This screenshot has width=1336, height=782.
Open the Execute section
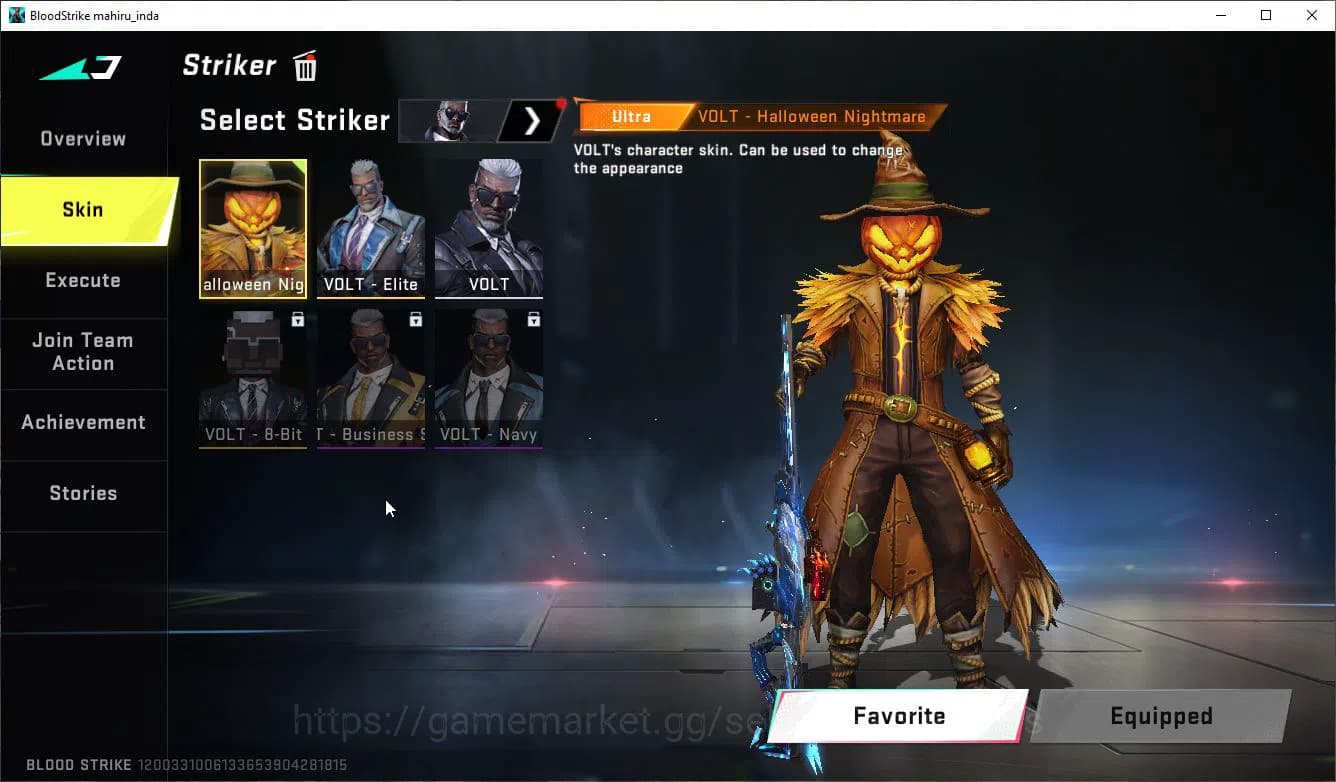pos(82,280)
